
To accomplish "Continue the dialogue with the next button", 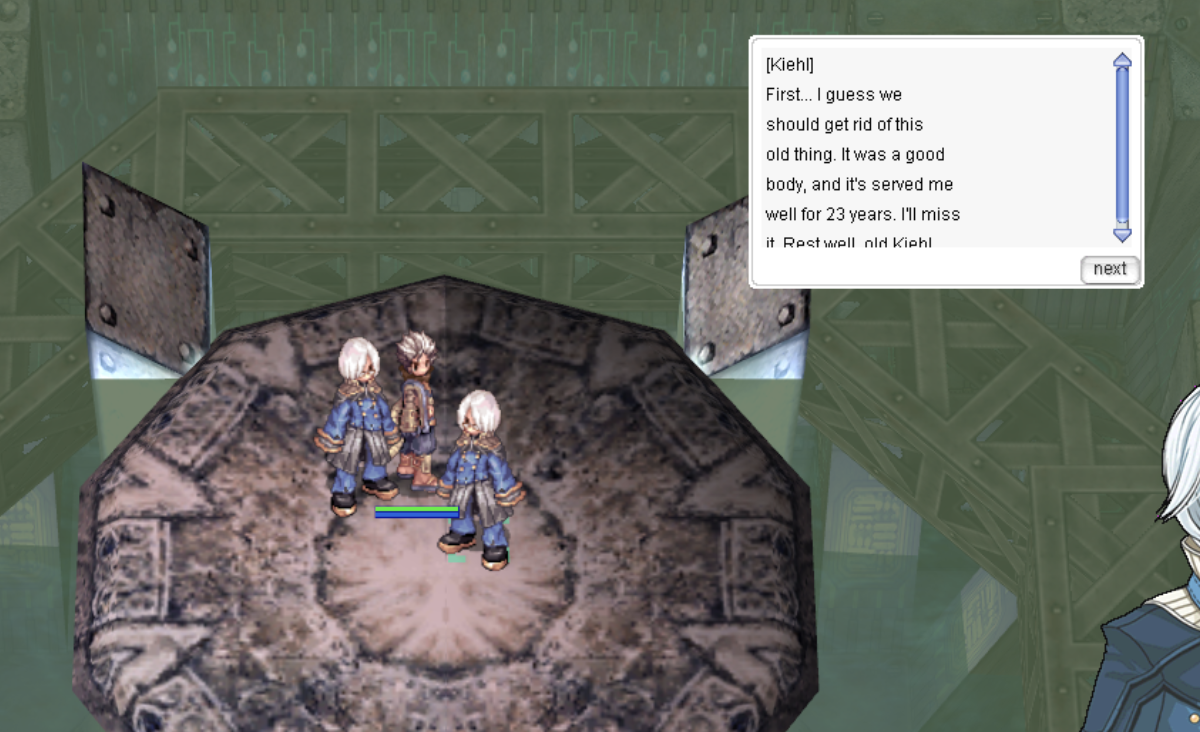I will coord(1110,269).
